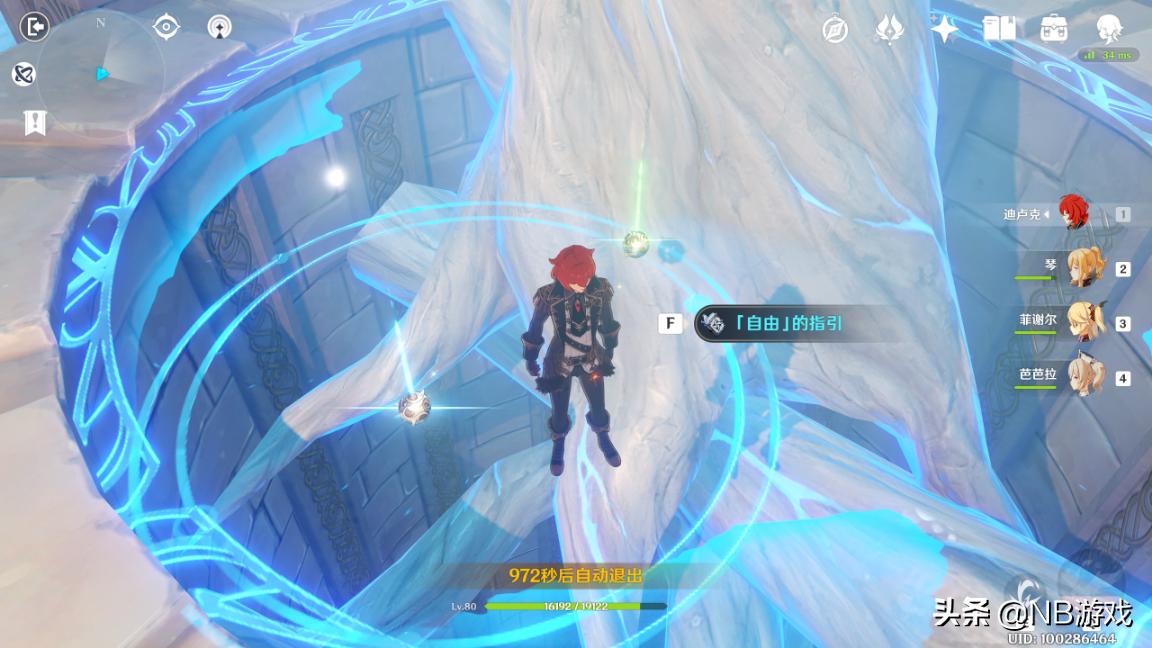The width and height of the screenshot is (1152, 648).
Task: Open the backpack inventory icon
Action: click(x=1053, y=29)
